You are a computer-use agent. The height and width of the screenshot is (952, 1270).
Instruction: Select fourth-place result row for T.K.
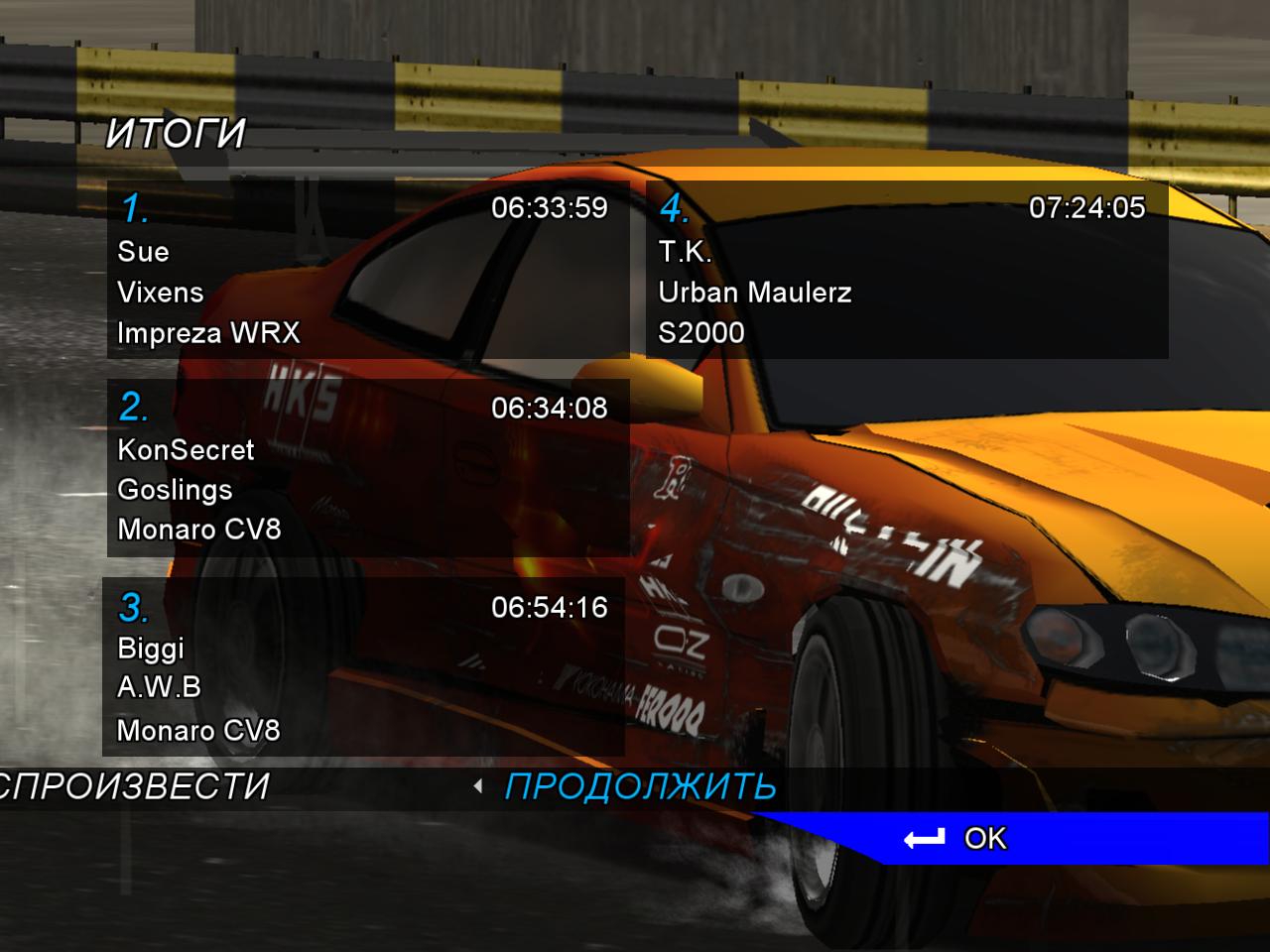pos(906,270)
